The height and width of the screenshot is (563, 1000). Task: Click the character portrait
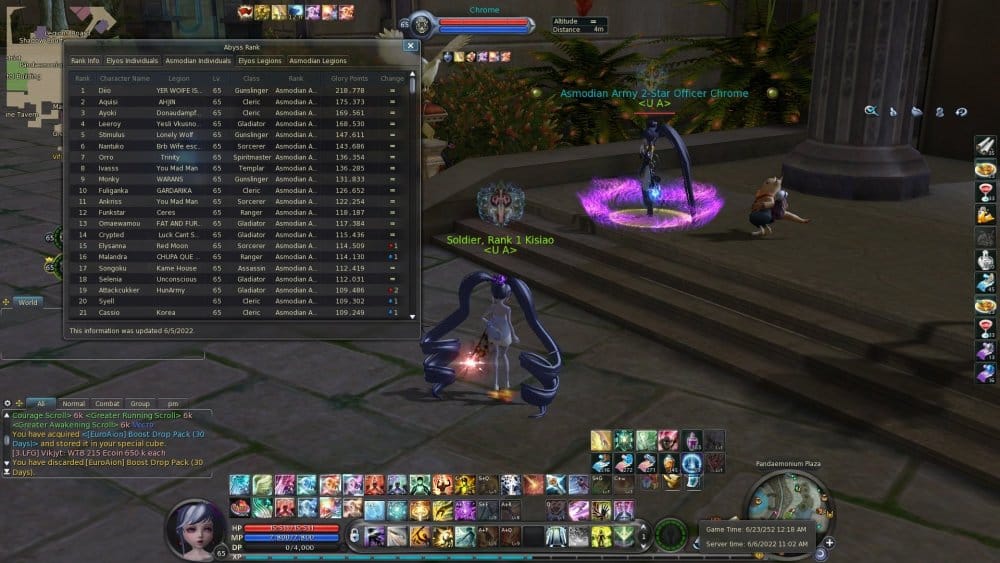coord(194,524)
